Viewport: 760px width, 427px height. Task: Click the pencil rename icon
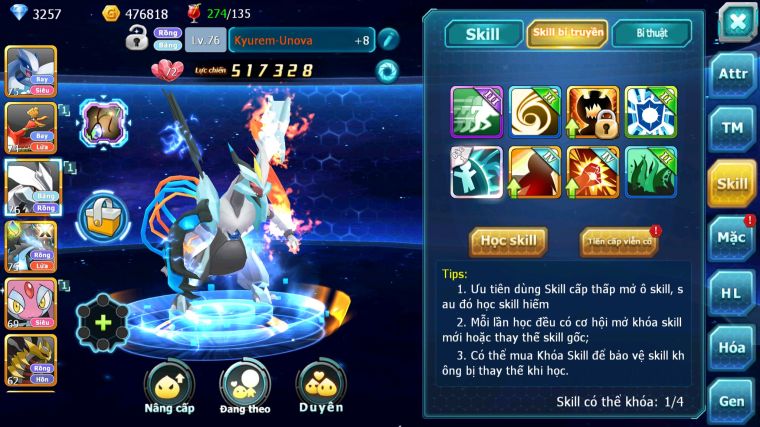pos(389,39)
